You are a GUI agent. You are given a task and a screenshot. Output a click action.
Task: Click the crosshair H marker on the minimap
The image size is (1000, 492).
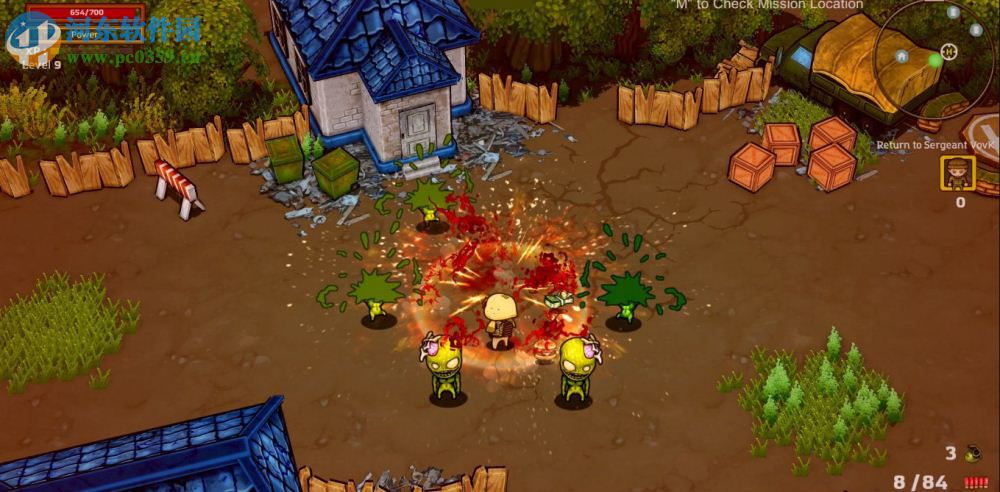949,51
